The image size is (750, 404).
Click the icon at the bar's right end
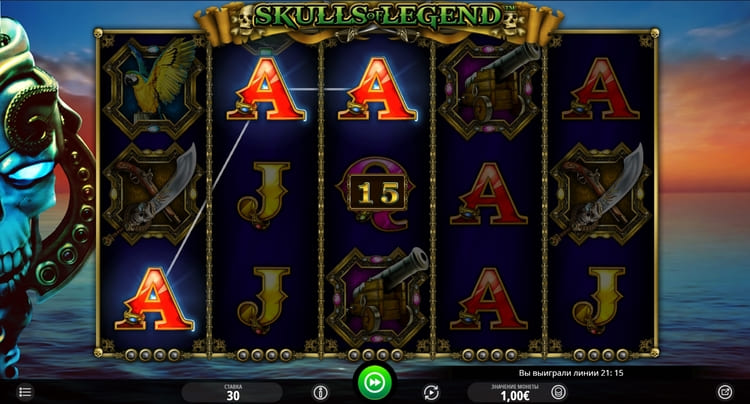pos(725,392)
